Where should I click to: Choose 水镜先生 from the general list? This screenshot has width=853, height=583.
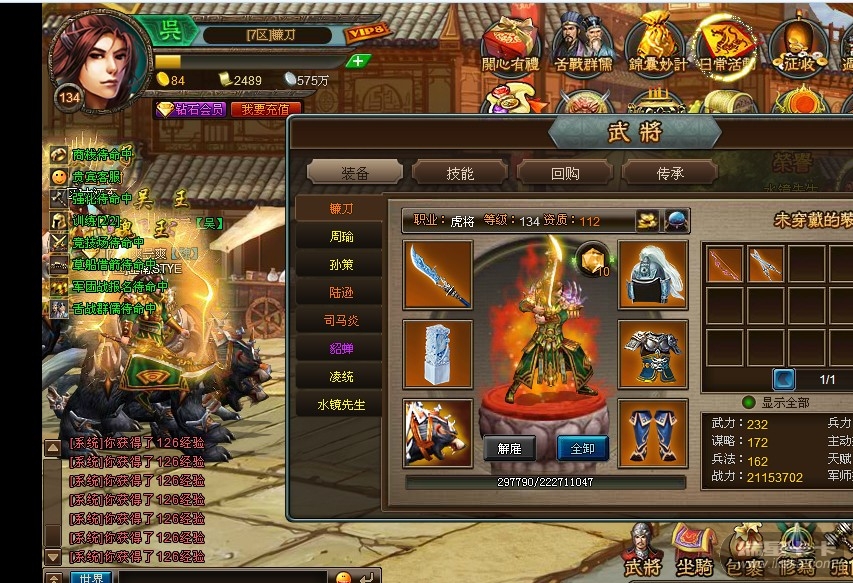(x=342, y=405)
